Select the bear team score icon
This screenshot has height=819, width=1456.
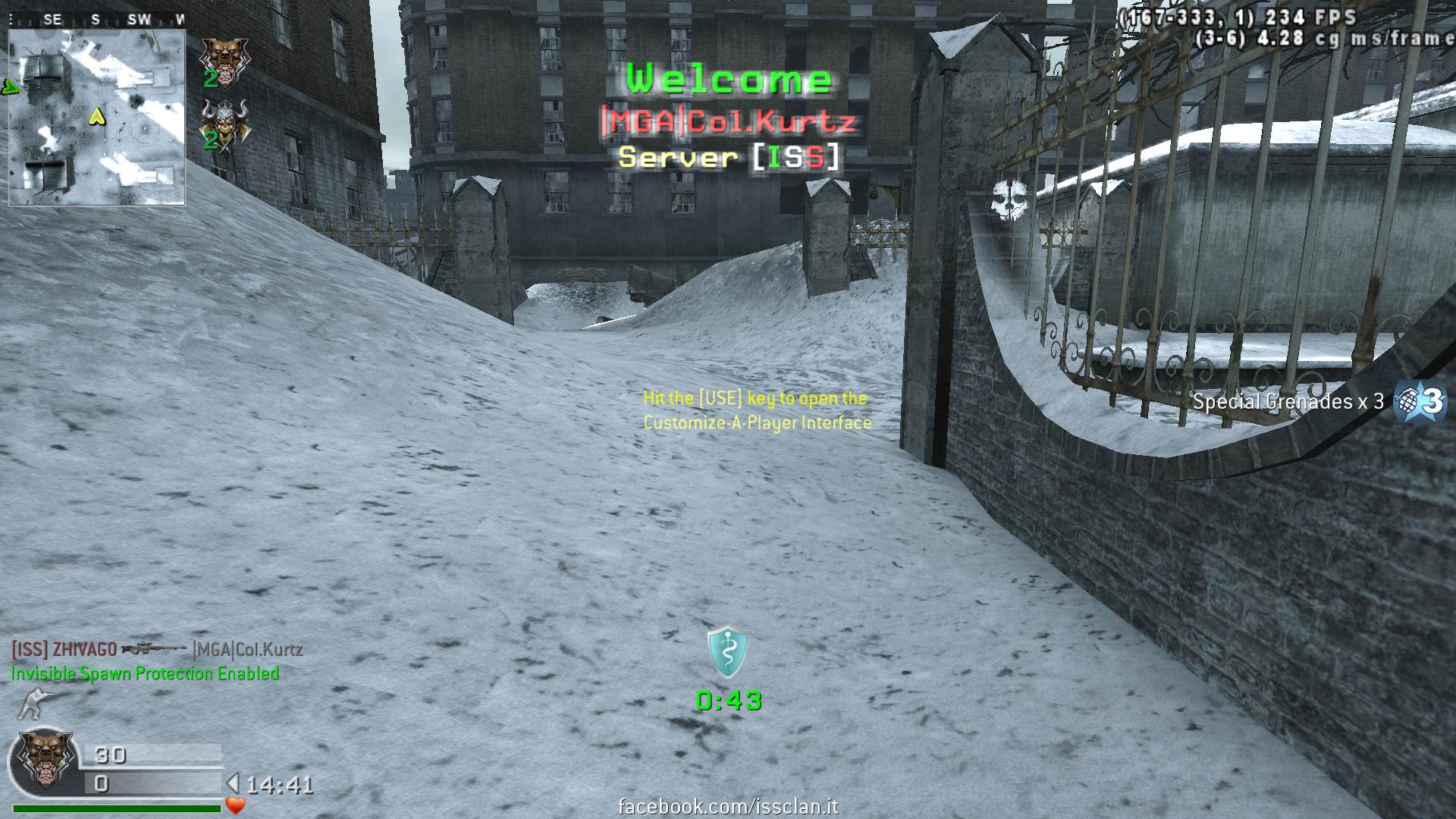(223, 59)
